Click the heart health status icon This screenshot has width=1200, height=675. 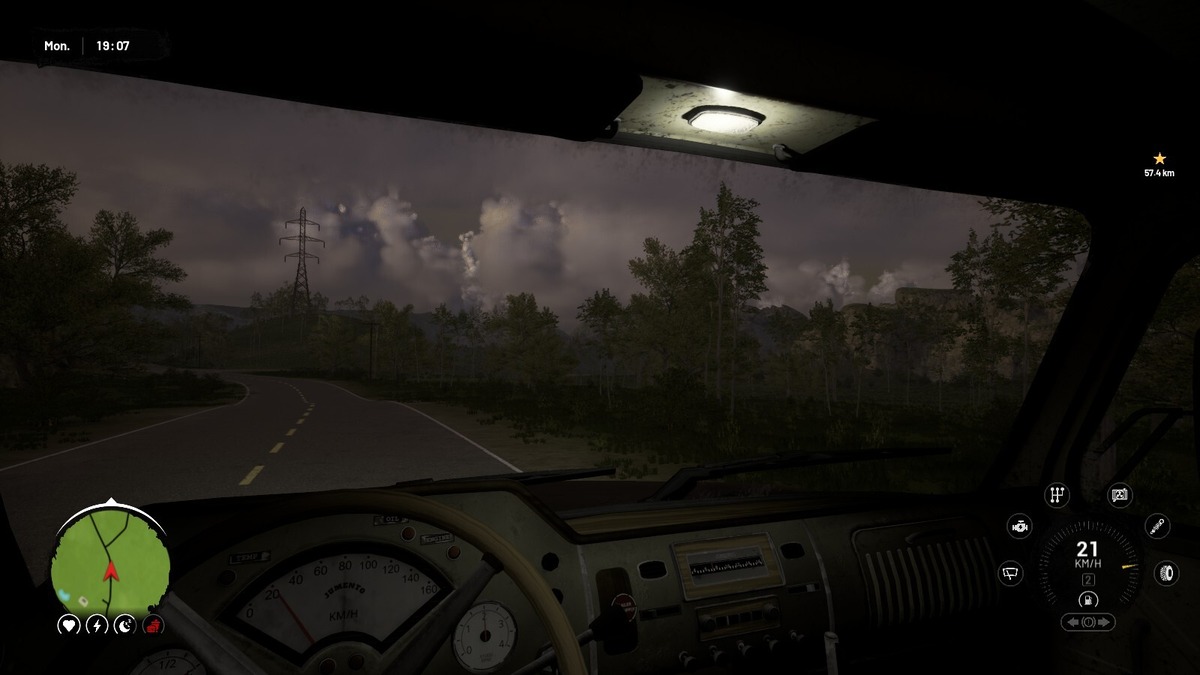coord(69,626)
